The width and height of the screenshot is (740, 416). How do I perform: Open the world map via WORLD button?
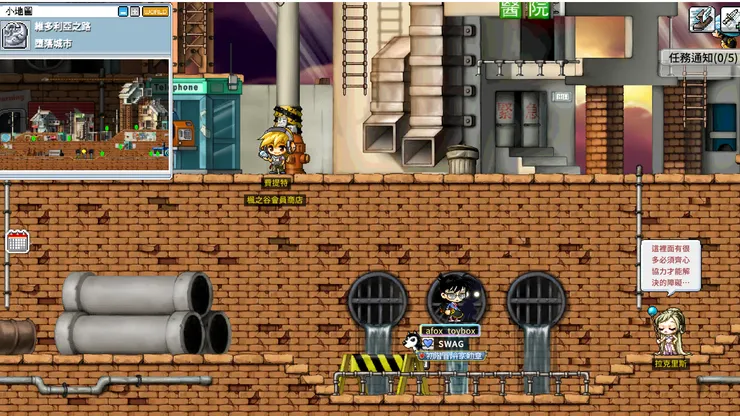click(155, 11)
